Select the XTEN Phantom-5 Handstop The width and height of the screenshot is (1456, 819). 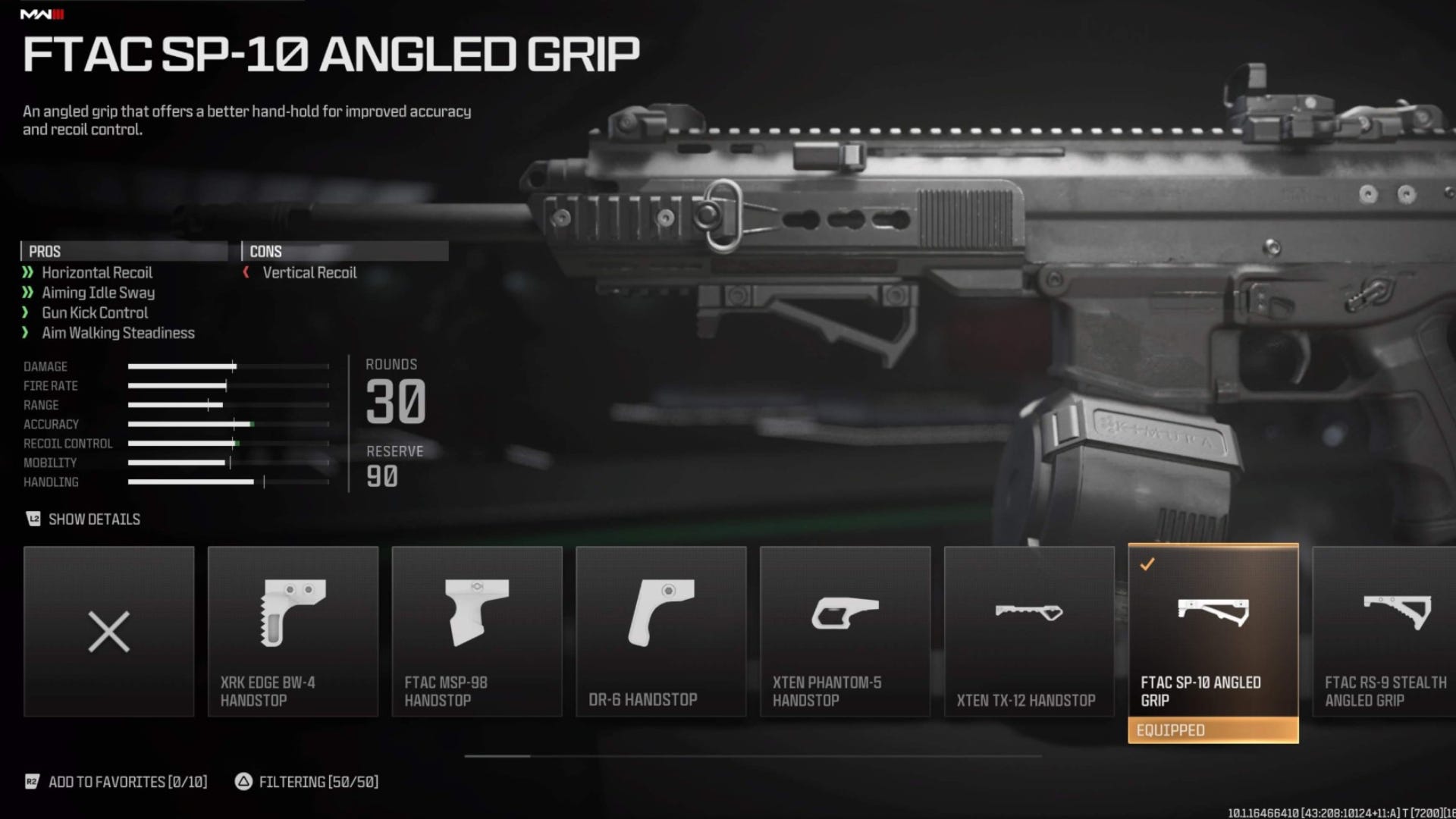tap(845, 631)
